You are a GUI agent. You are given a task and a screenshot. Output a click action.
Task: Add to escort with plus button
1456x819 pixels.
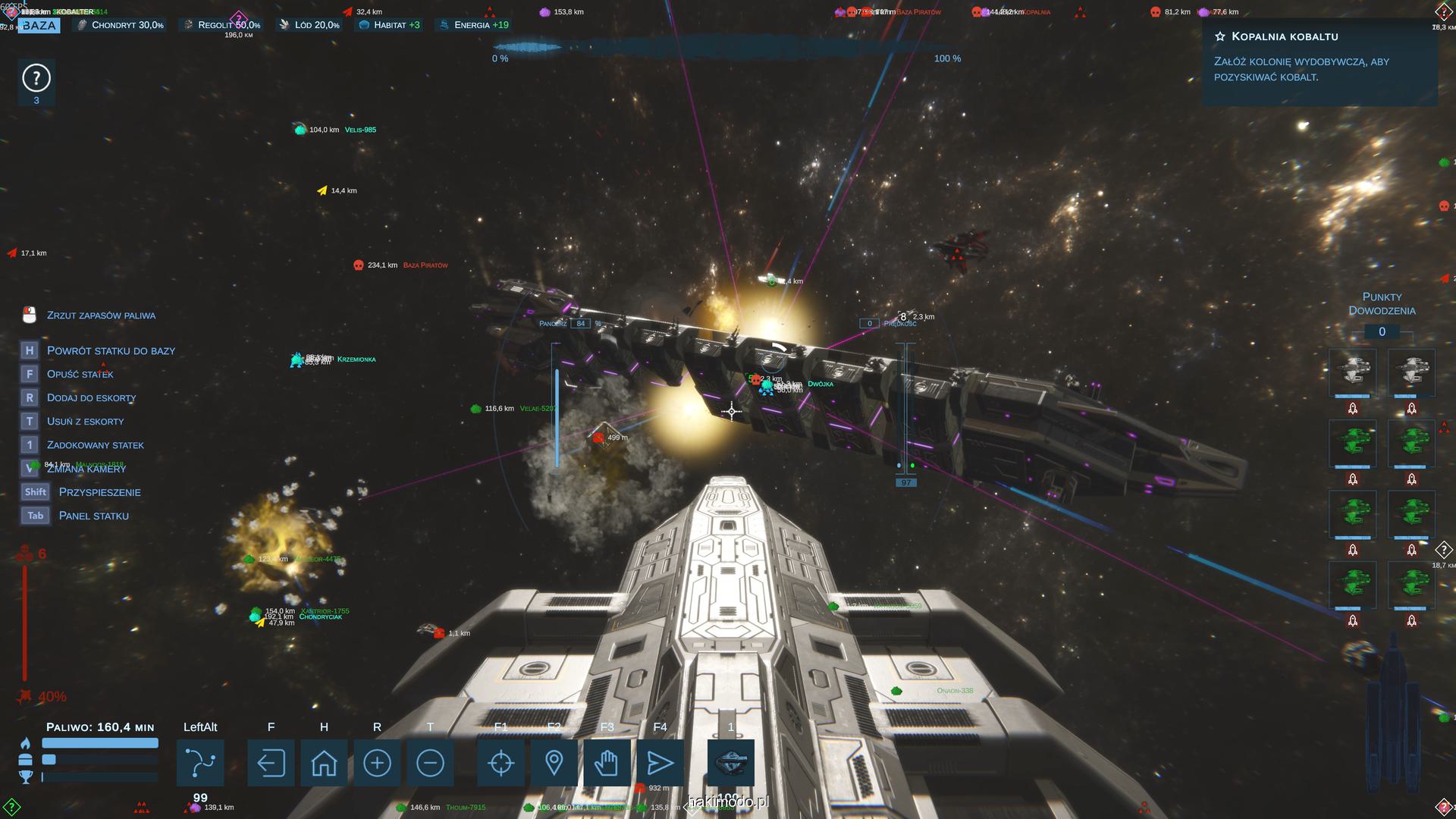pos(377,763)
